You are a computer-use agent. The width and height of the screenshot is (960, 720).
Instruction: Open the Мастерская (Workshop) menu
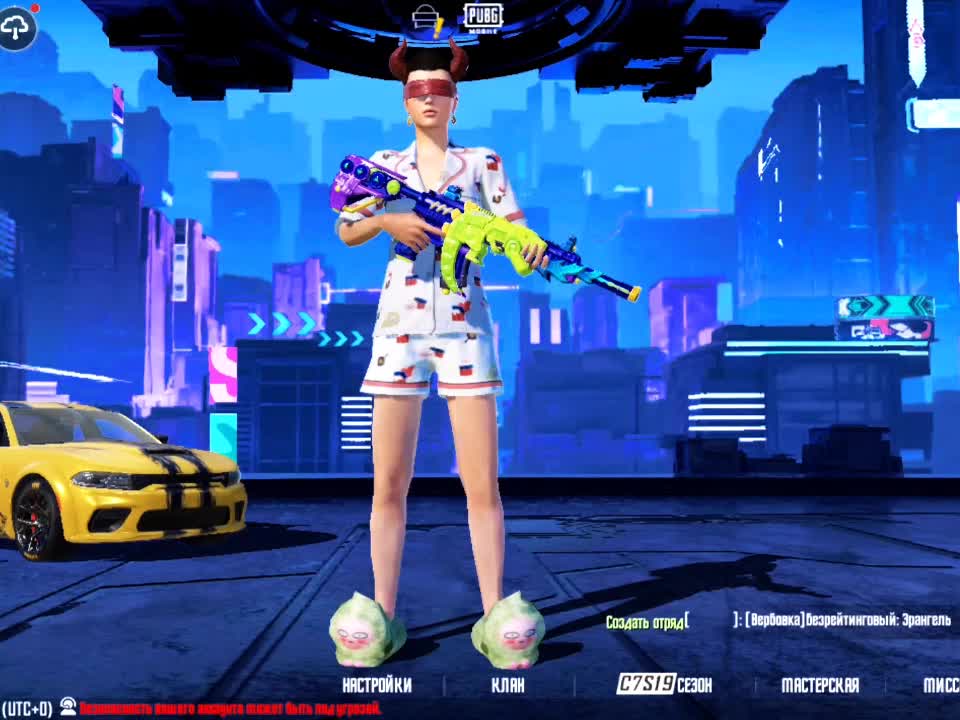pyautogui.click(x=819, y=685)
